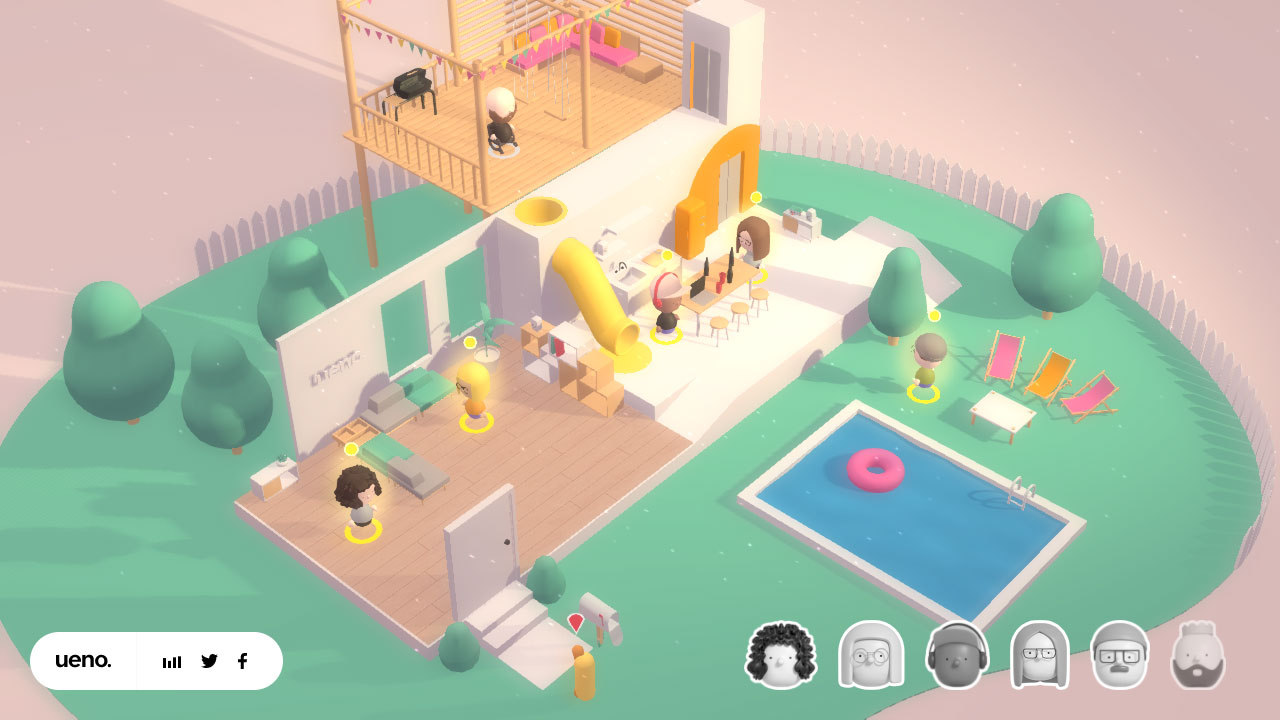Toggle the sound bars icon
The image size is (1280, 720).
(x=172, y=662)
